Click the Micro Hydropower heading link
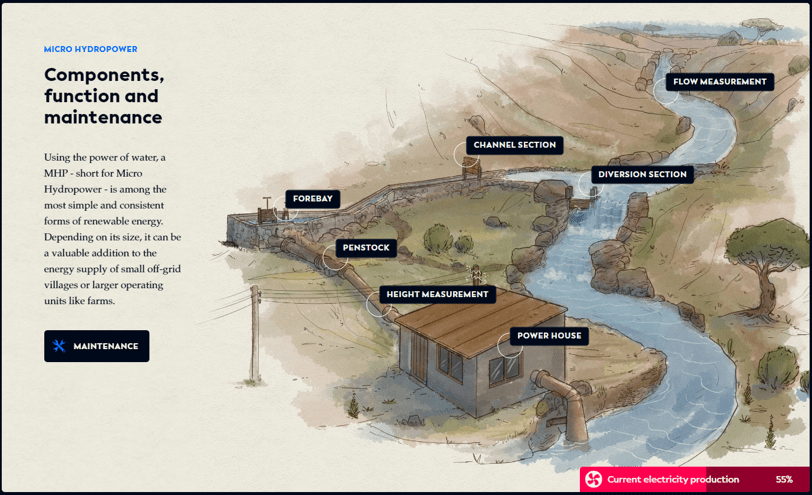The height and width of the screenshot is (495, 812). pos(91,49)
